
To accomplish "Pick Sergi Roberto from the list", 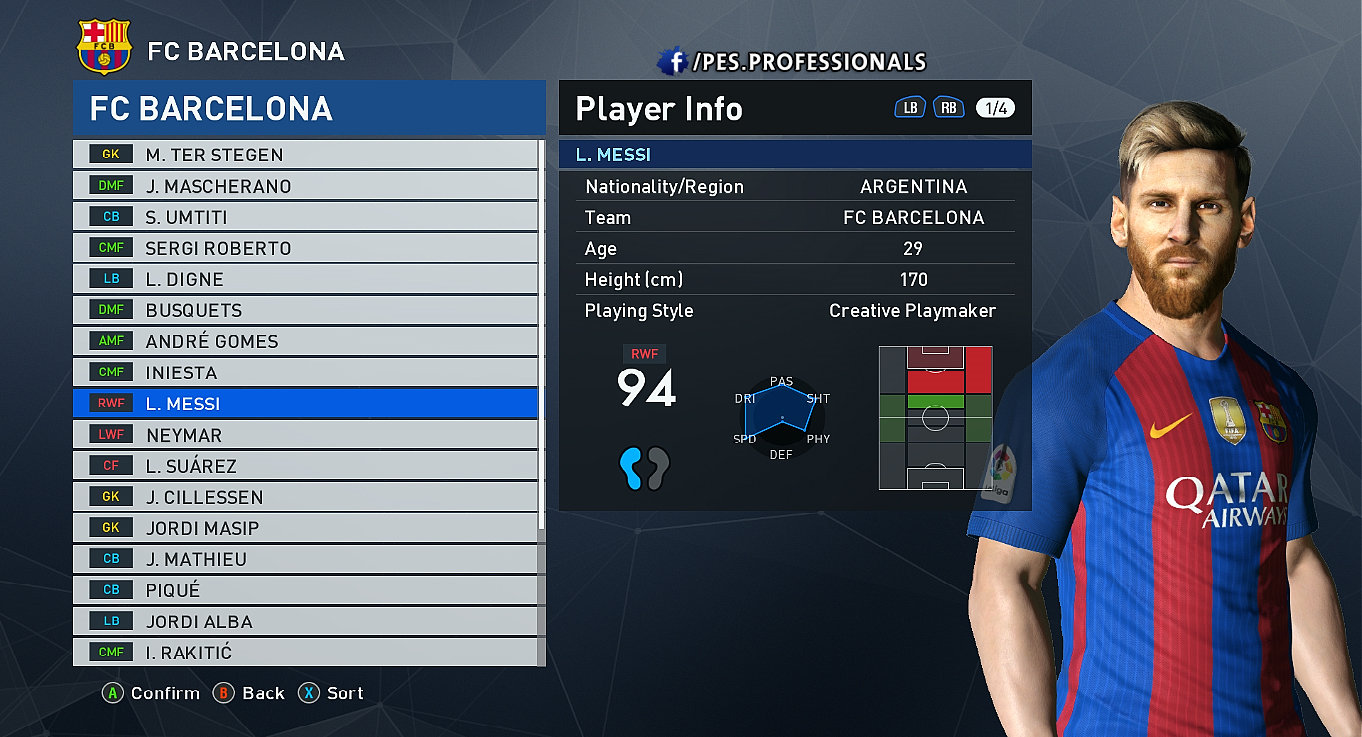I will pos(305,248).
